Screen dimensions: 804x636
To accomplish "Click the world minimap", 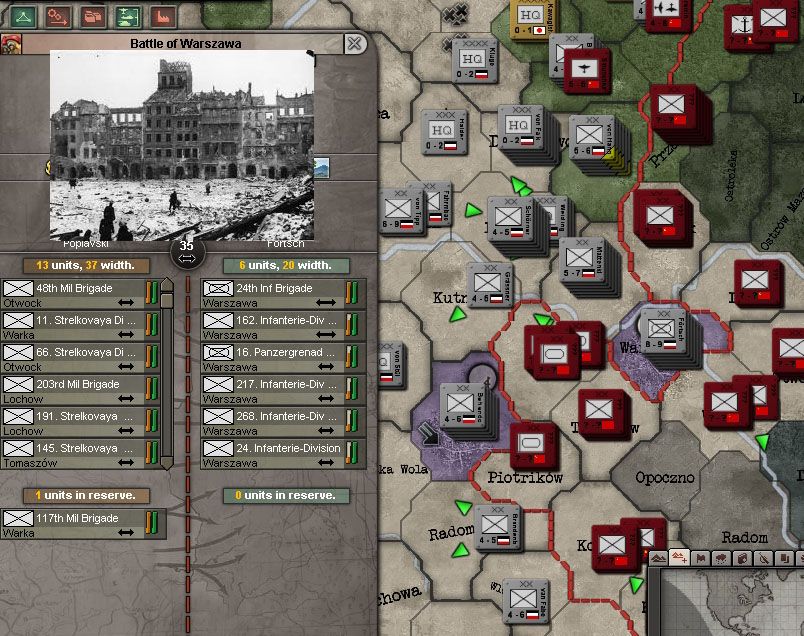I will 735,603.
